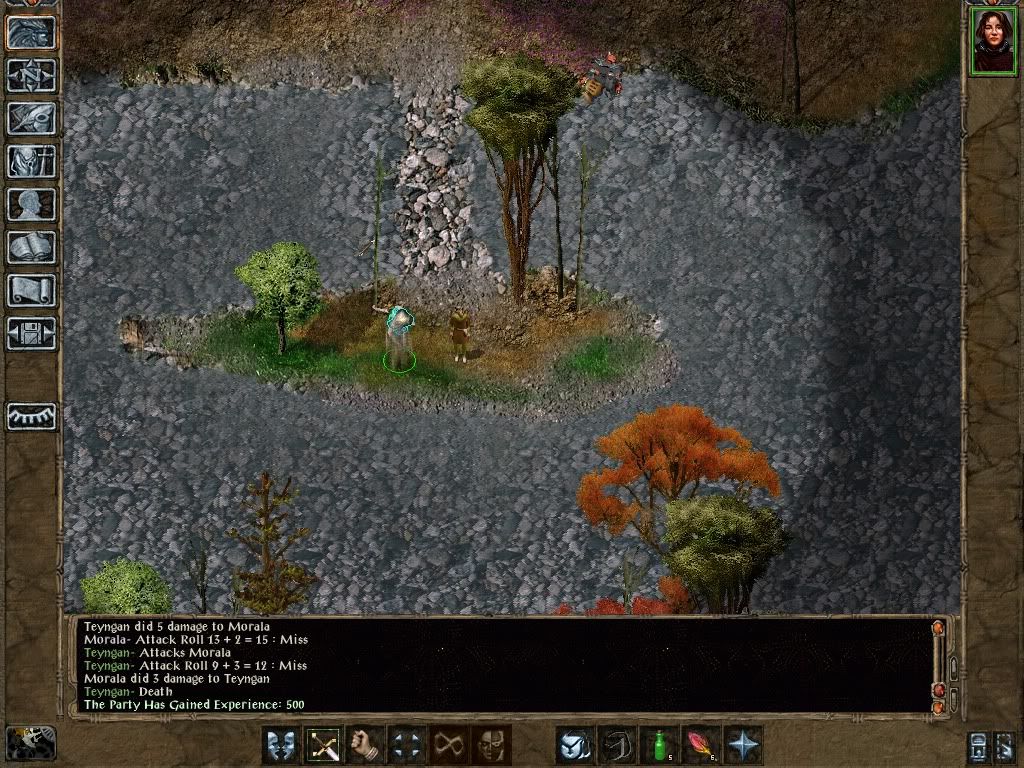Select the equipped sword weapon slot
1024x768 pixels.
tap(324, 745)
